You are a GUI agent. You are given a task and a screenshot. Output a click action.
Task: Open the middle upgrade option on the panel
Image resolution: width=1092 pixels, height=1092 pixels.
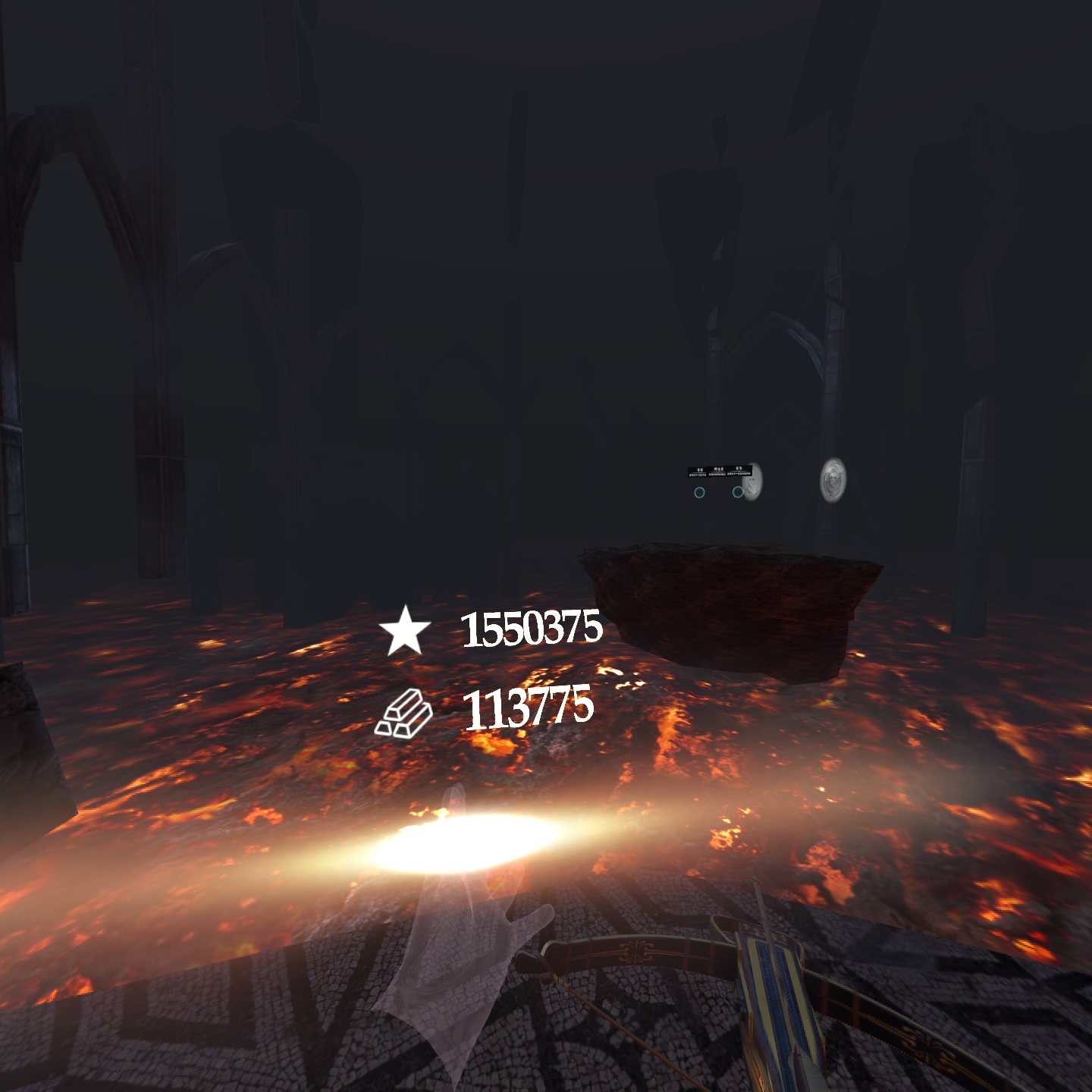(717, 470)
